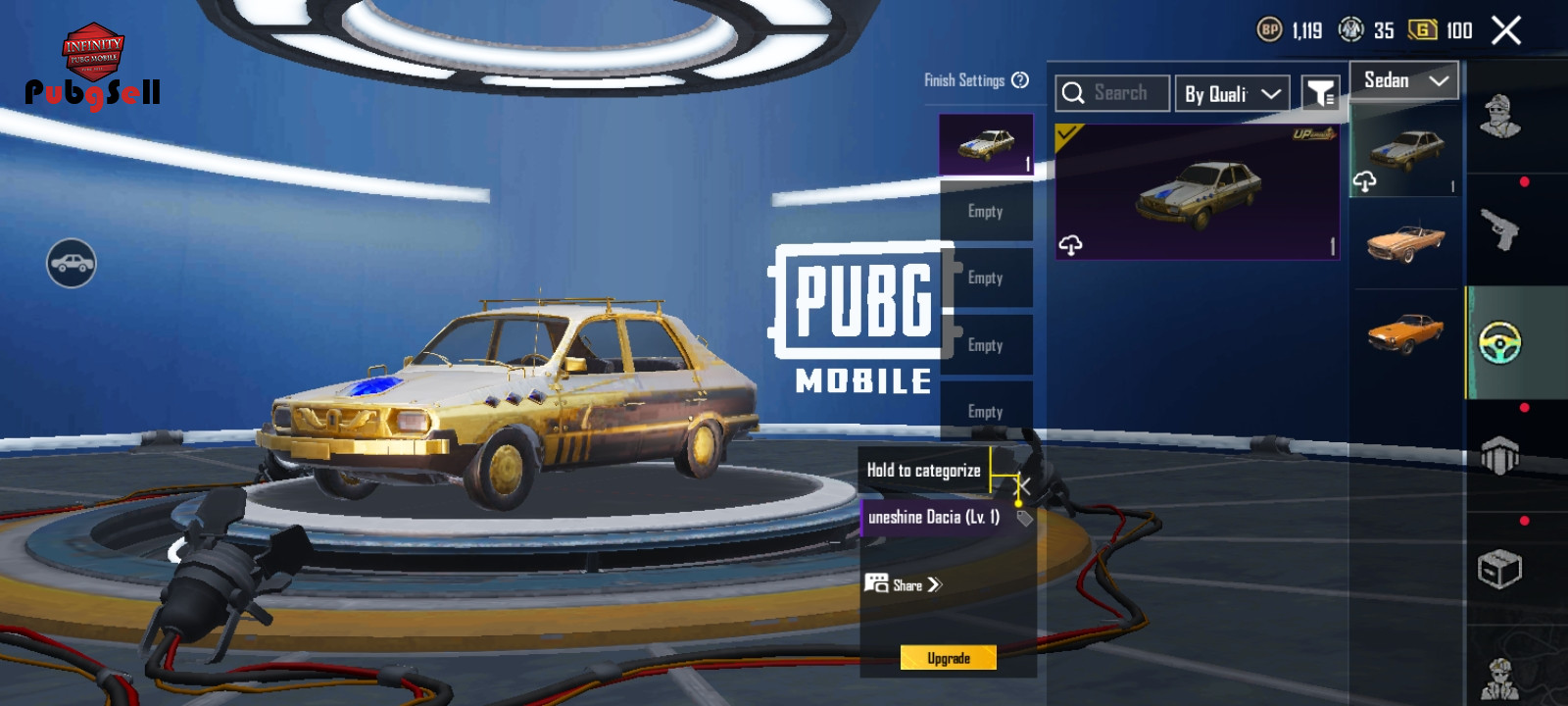
Task: Click the Search field
Action: point(1113,93)
